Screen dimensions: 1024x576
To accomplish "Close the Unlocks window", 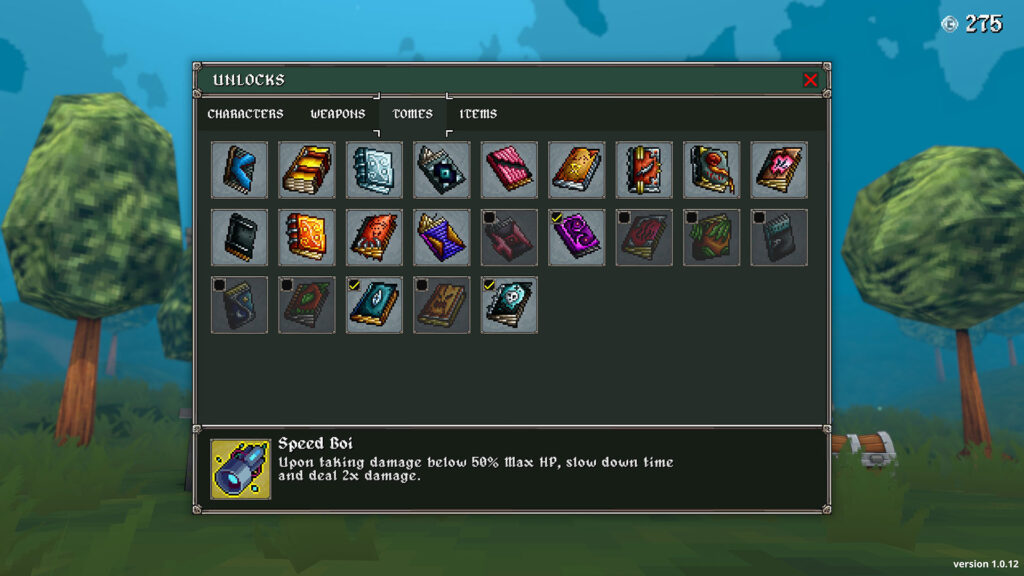I will [x=810, y=80].
